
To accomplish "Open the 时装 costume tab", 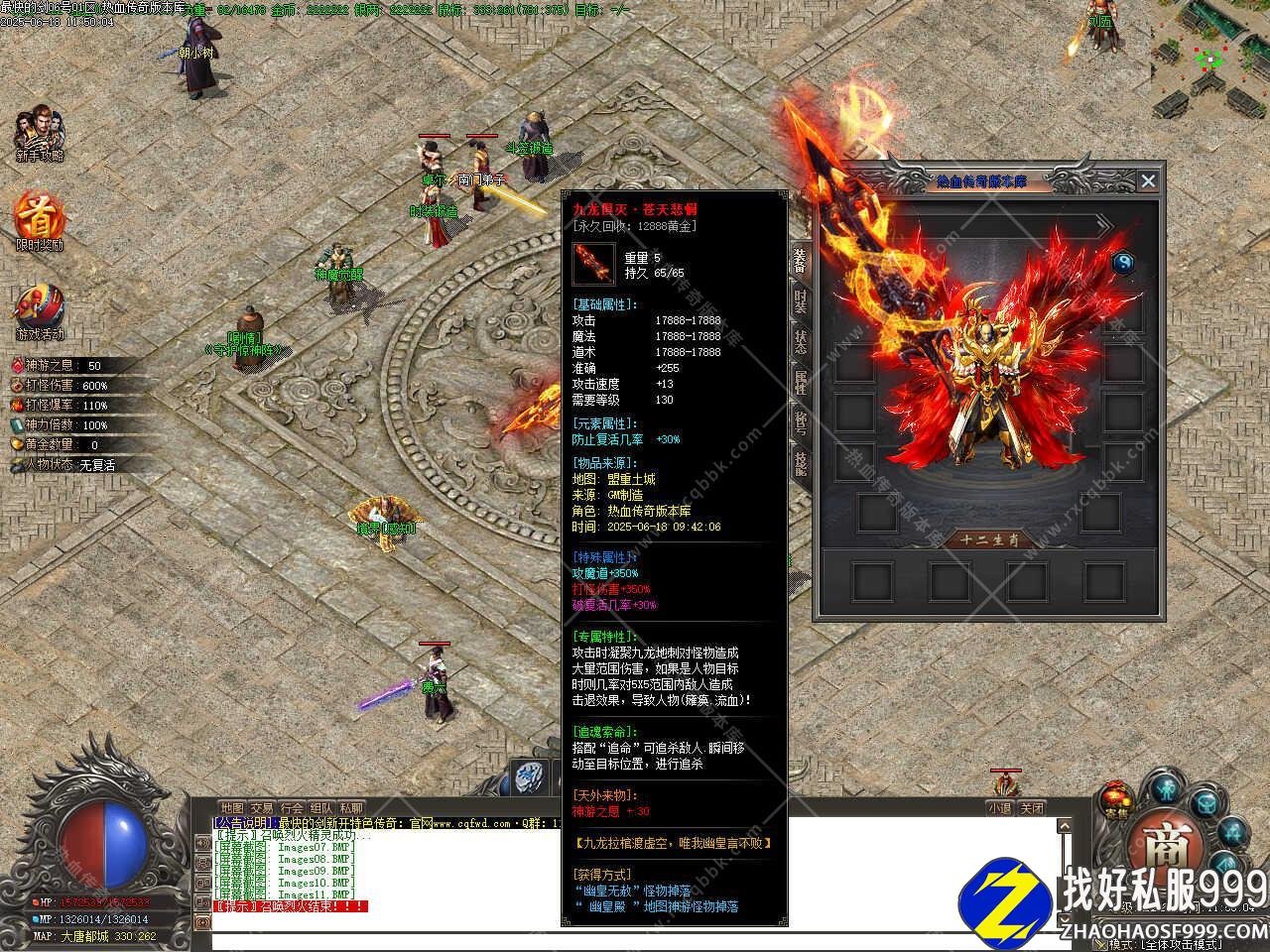I will click(x=800, y=300).
